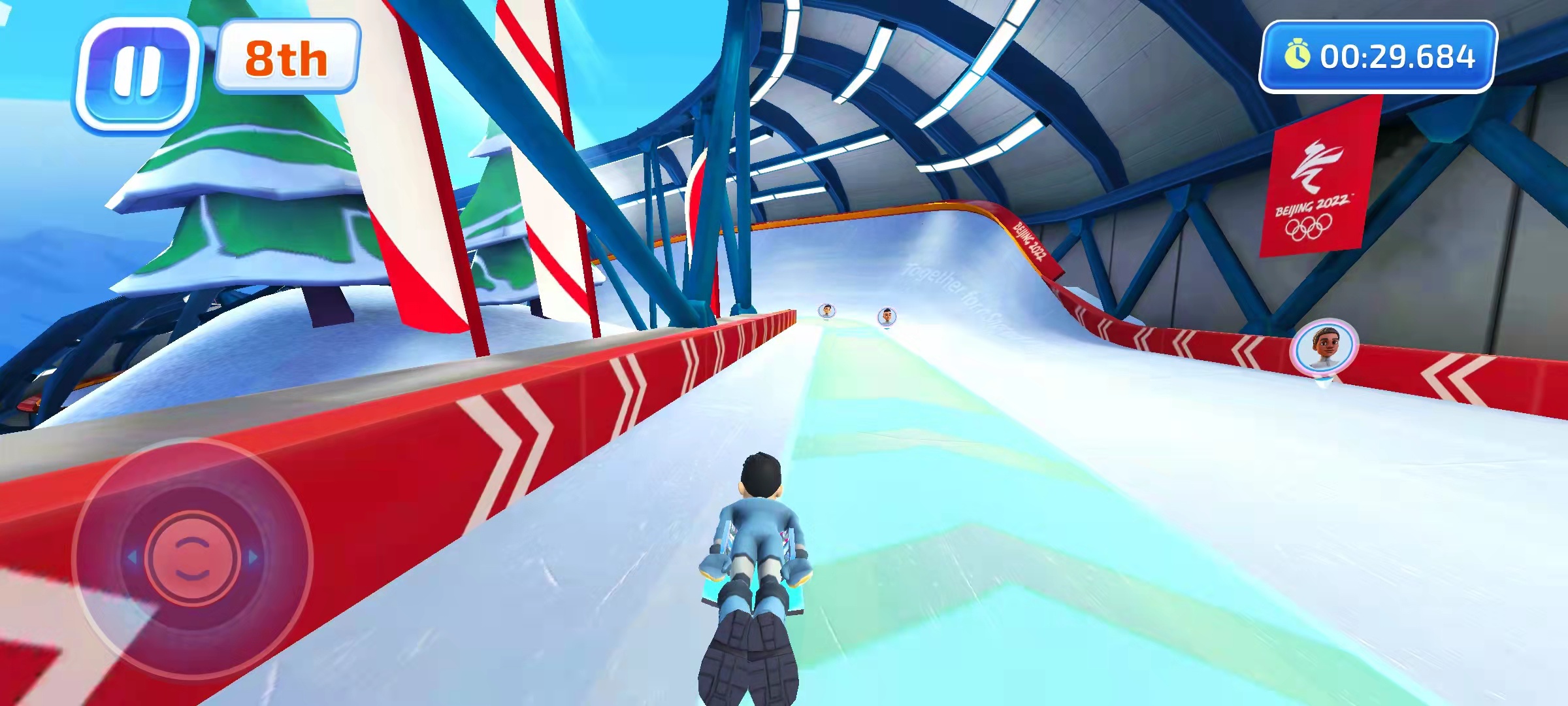Tap the joystick's right steering arrow

point(253,558)
